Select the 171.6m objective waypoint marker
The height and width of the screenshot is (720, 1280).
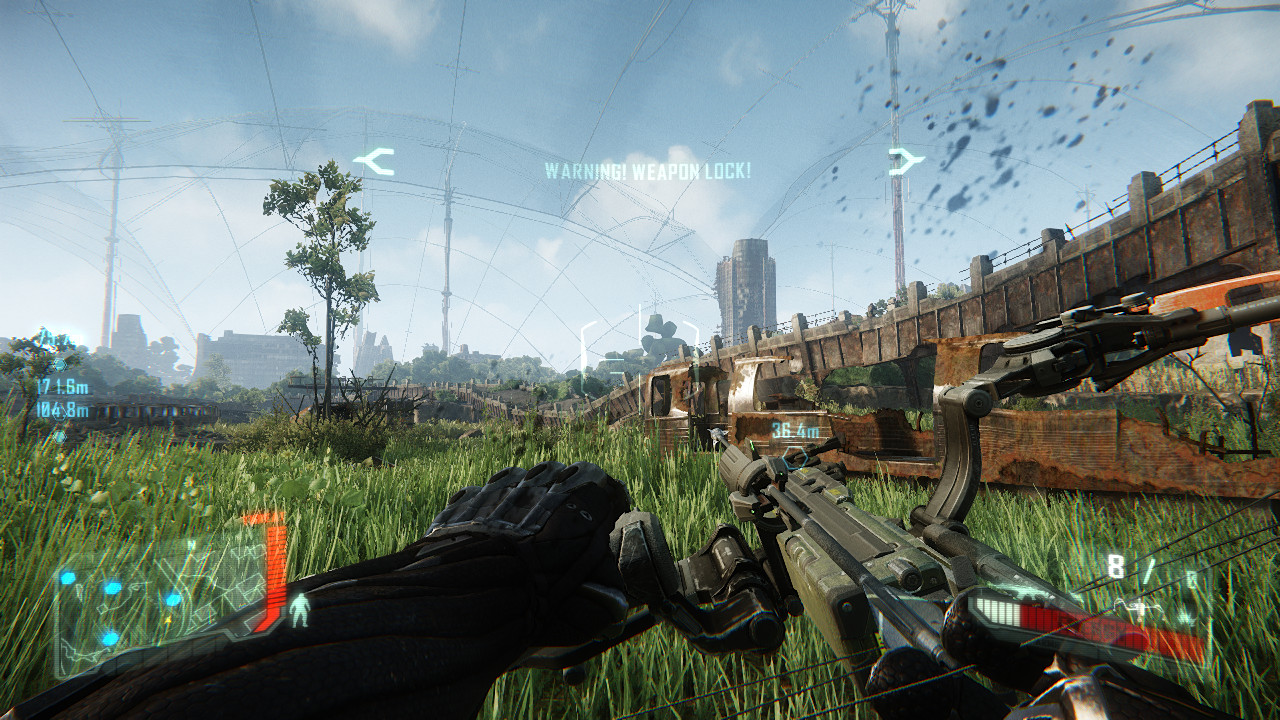click(62, 386)
